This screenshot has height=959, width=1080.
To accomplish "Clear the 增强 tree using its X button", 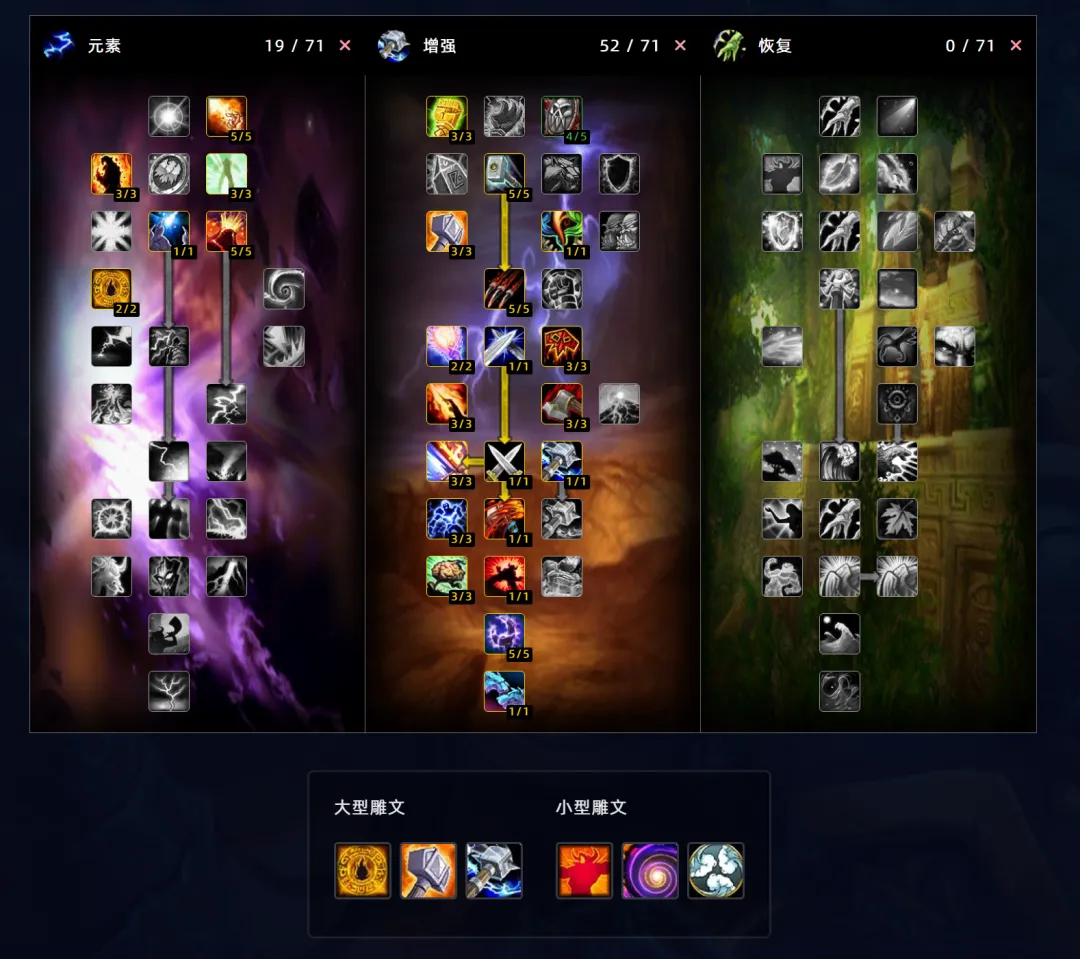I will tap(680, 46).
